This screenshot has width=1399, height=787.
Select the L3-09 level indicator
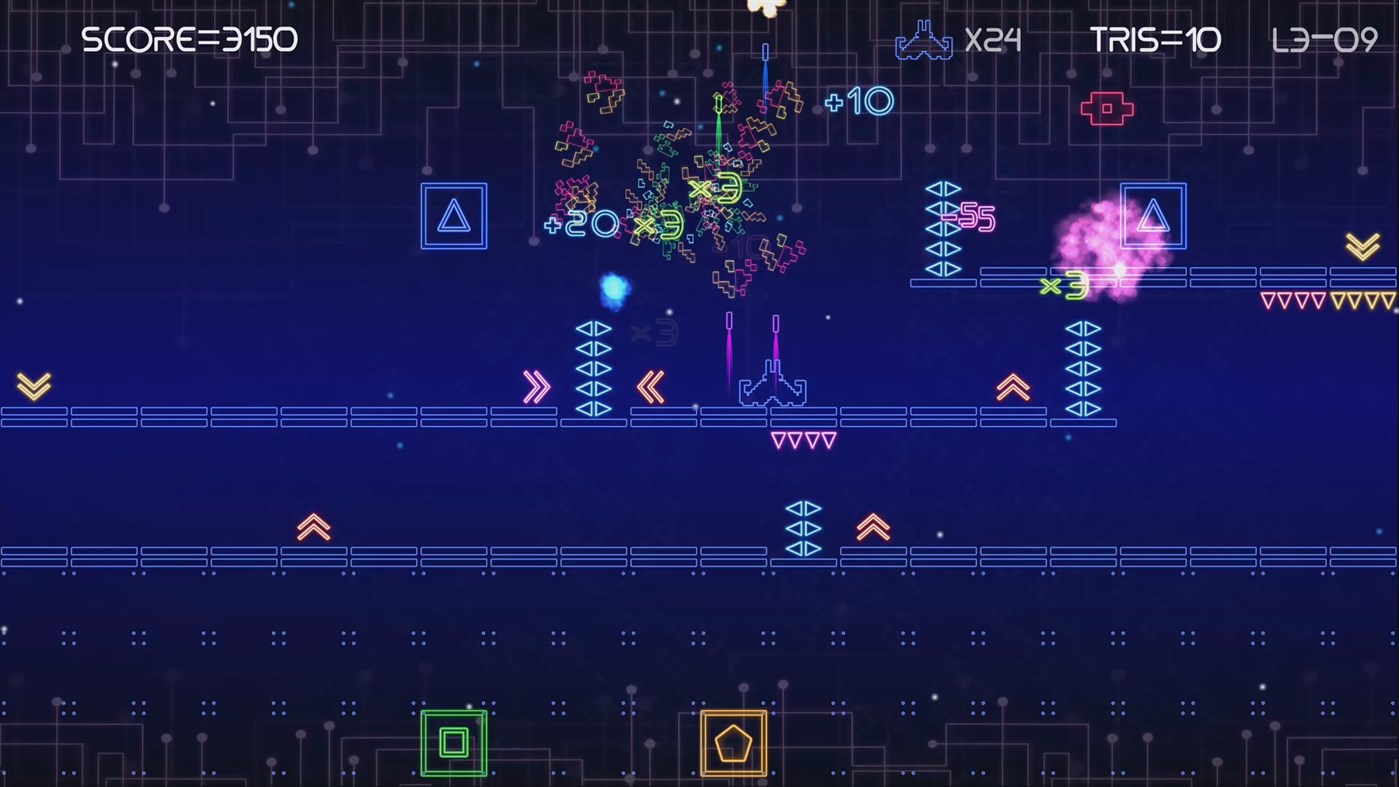[x=1324, y=40]
